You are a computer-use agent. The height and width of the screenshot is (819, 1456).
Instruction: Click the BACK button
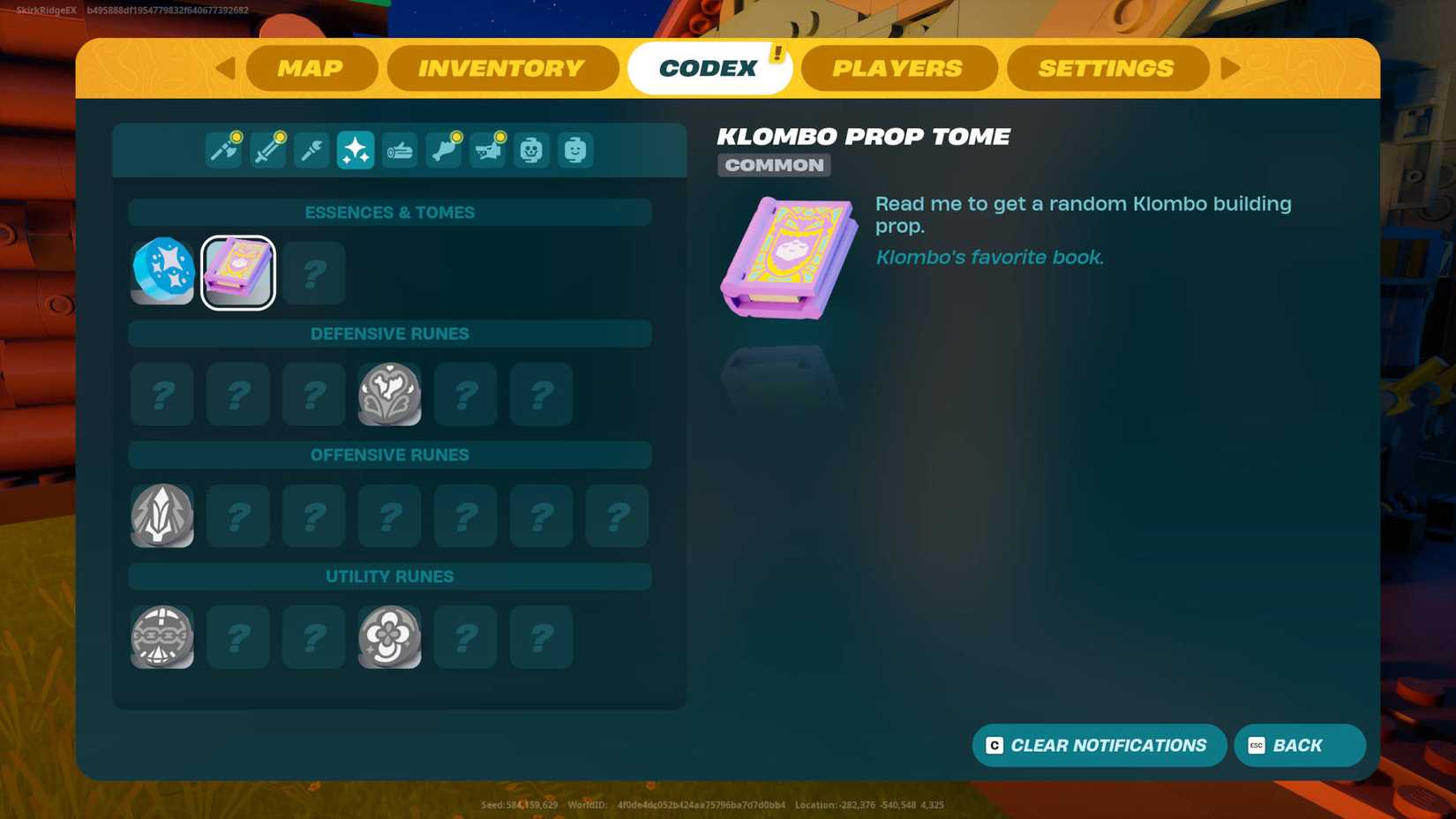pos(1299,745)
